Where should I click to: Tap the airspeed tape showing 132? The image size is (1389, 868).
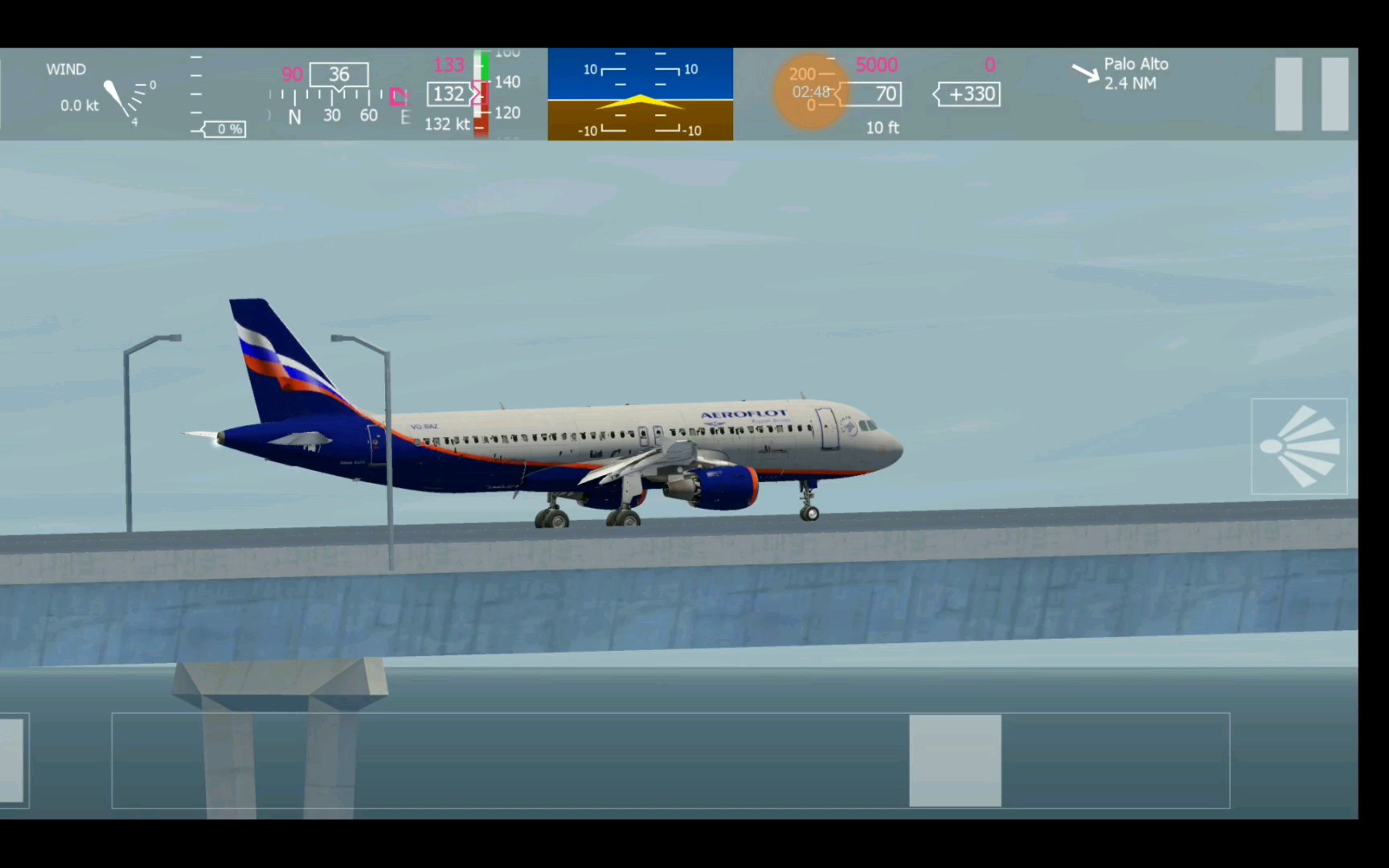pyautogui.click(x=447, y=94)
